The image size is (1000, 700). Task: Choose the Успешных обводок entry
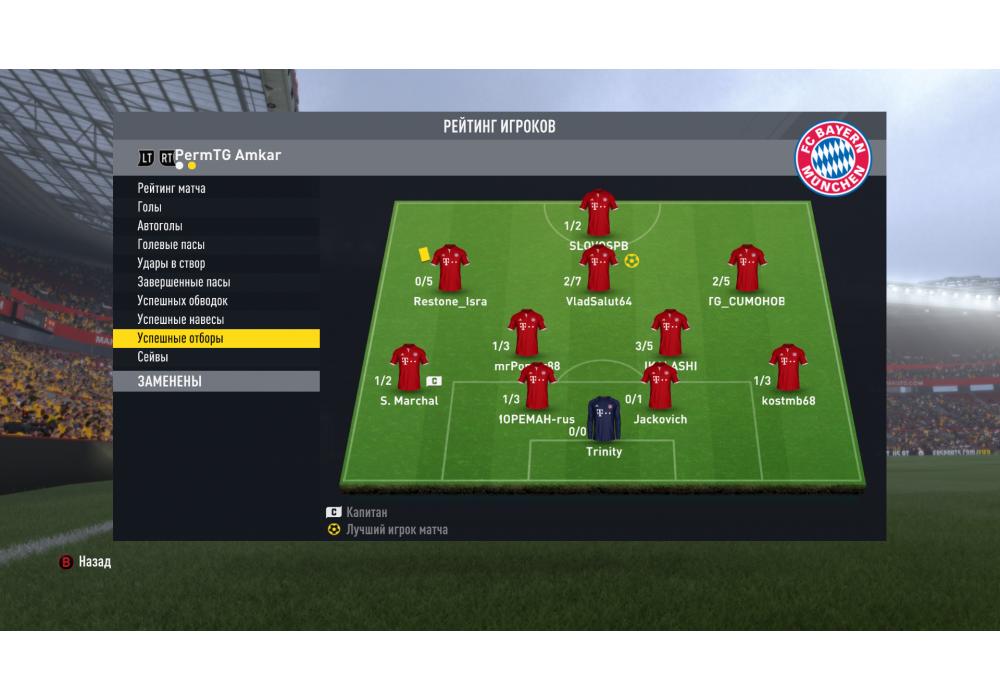183,301
